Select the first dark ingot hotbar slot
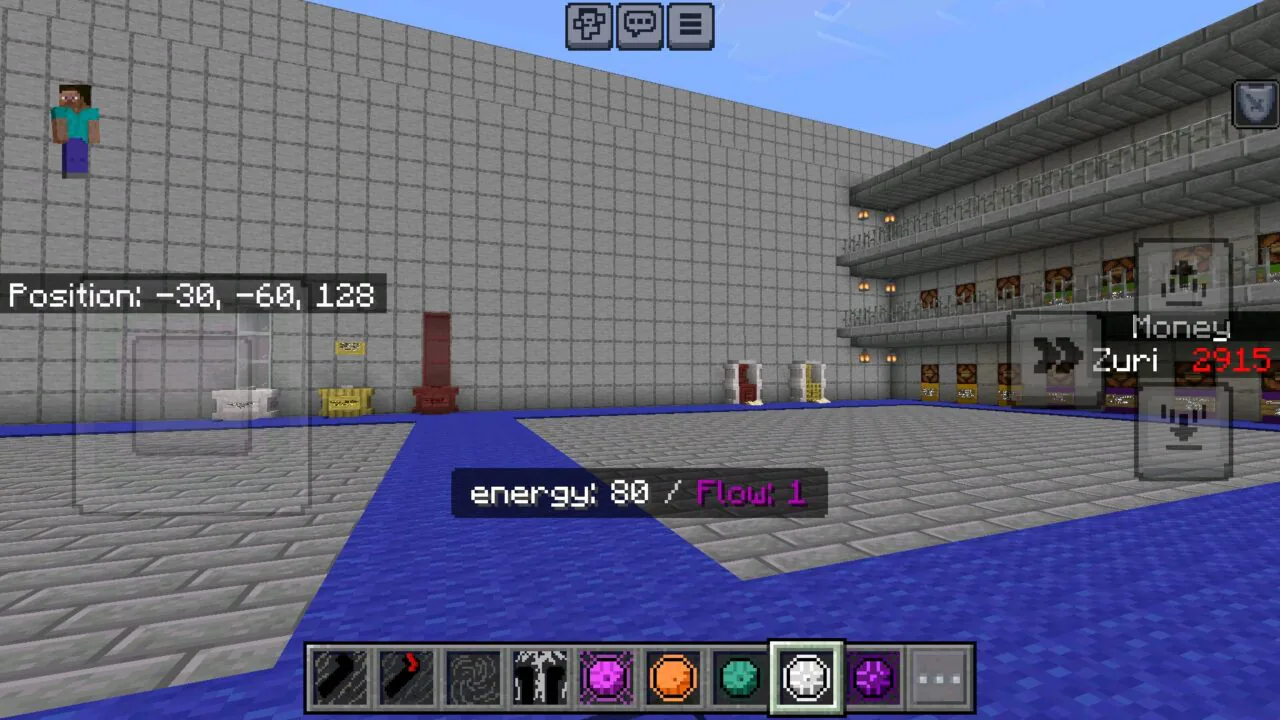This screenshot has width=1280, height=720. tap(339, 677)
